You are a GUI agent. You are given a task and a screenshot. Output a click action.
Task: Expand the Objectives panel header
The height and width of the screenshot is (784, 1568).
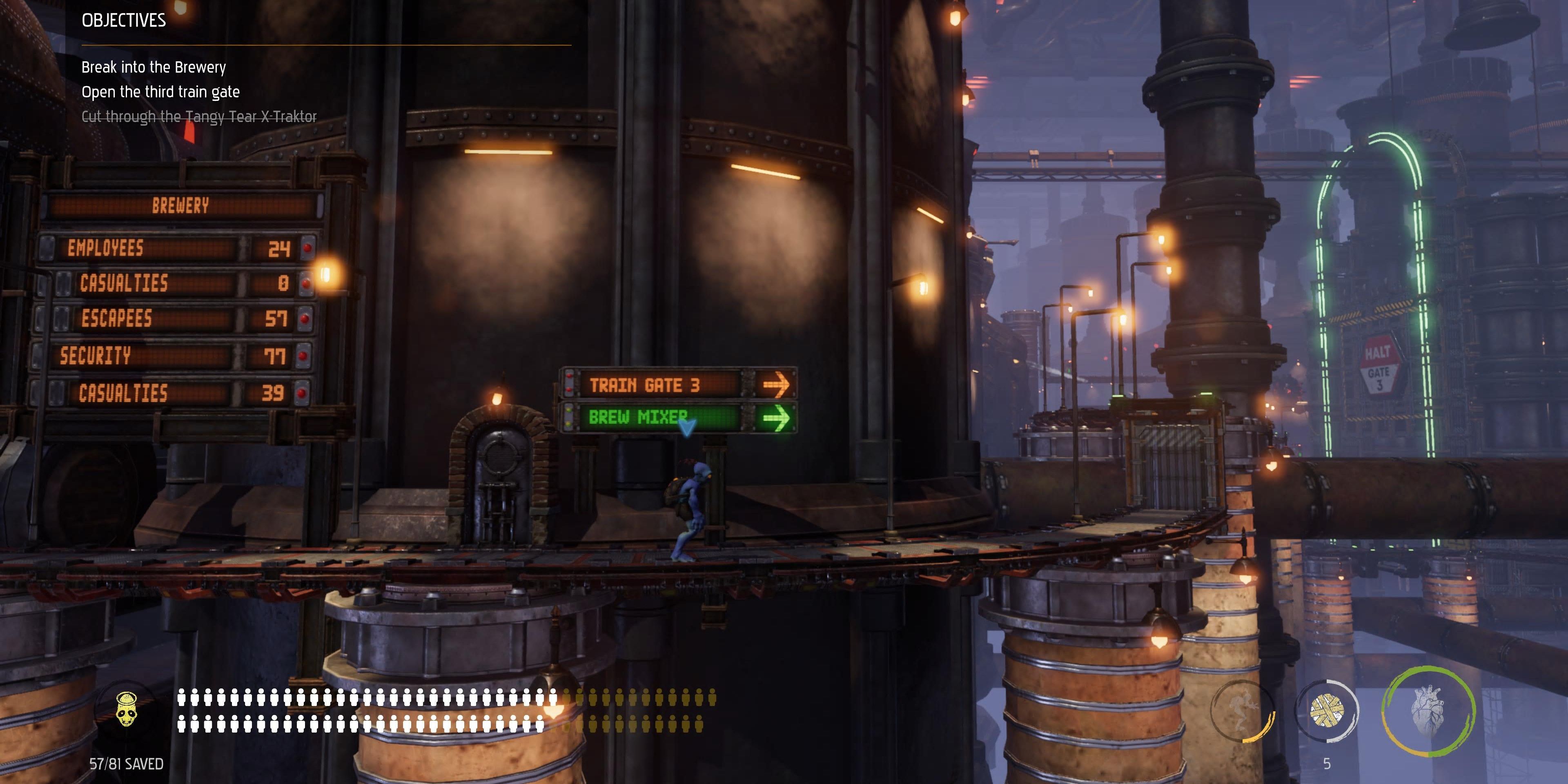[x=124, y=20]
